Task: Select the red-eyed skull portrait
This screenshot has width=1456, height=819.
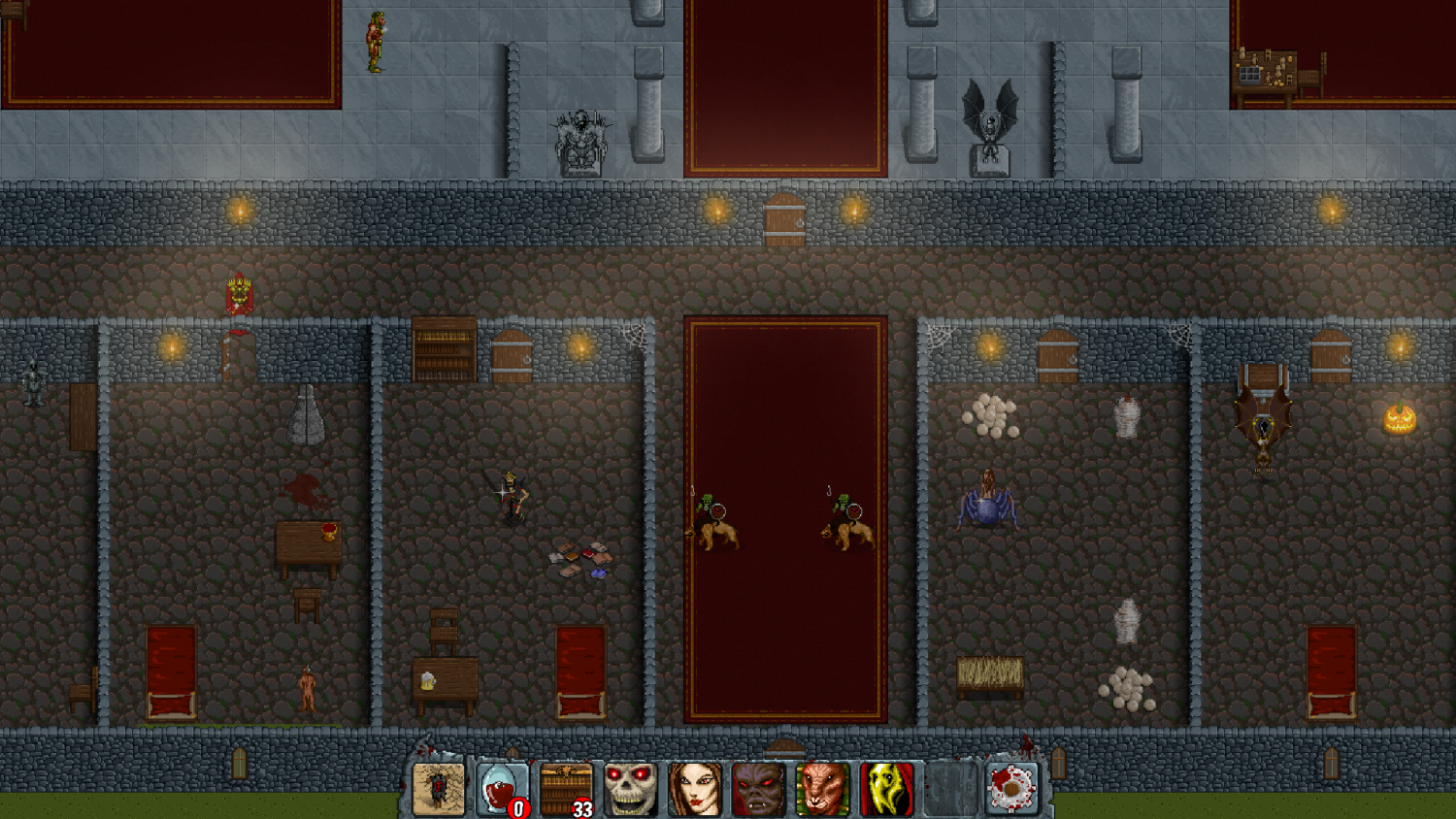Action: [631, 786]
